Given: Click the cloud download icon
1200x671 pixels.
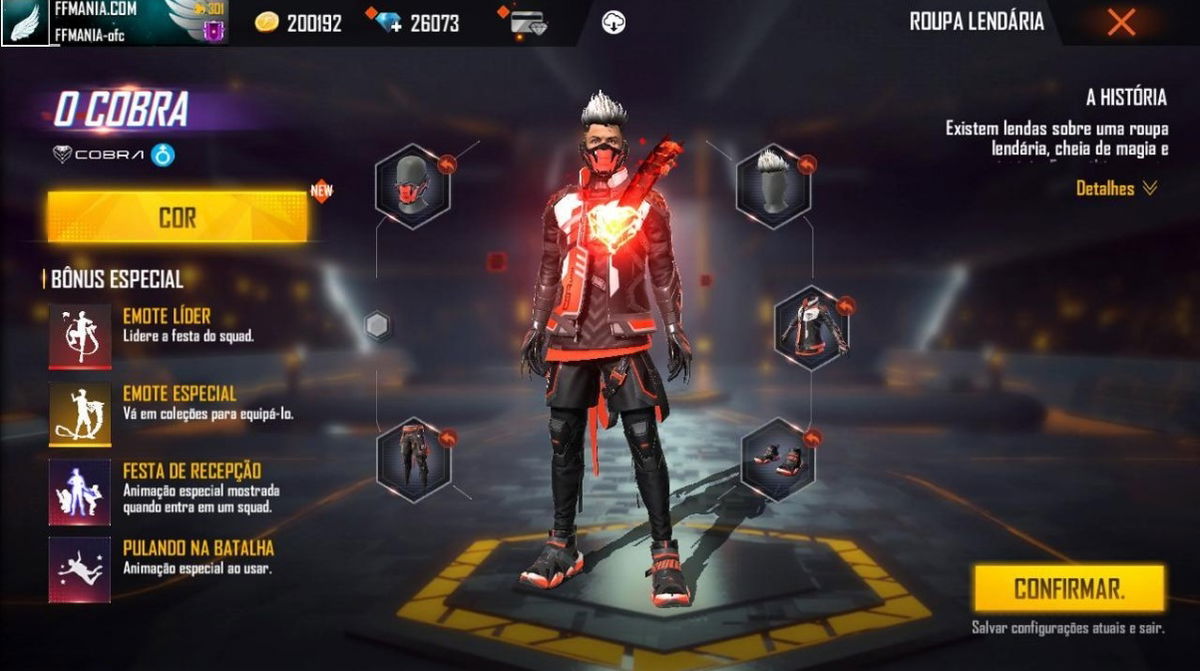Looking at the screenshot, I should tap(613, 23).
